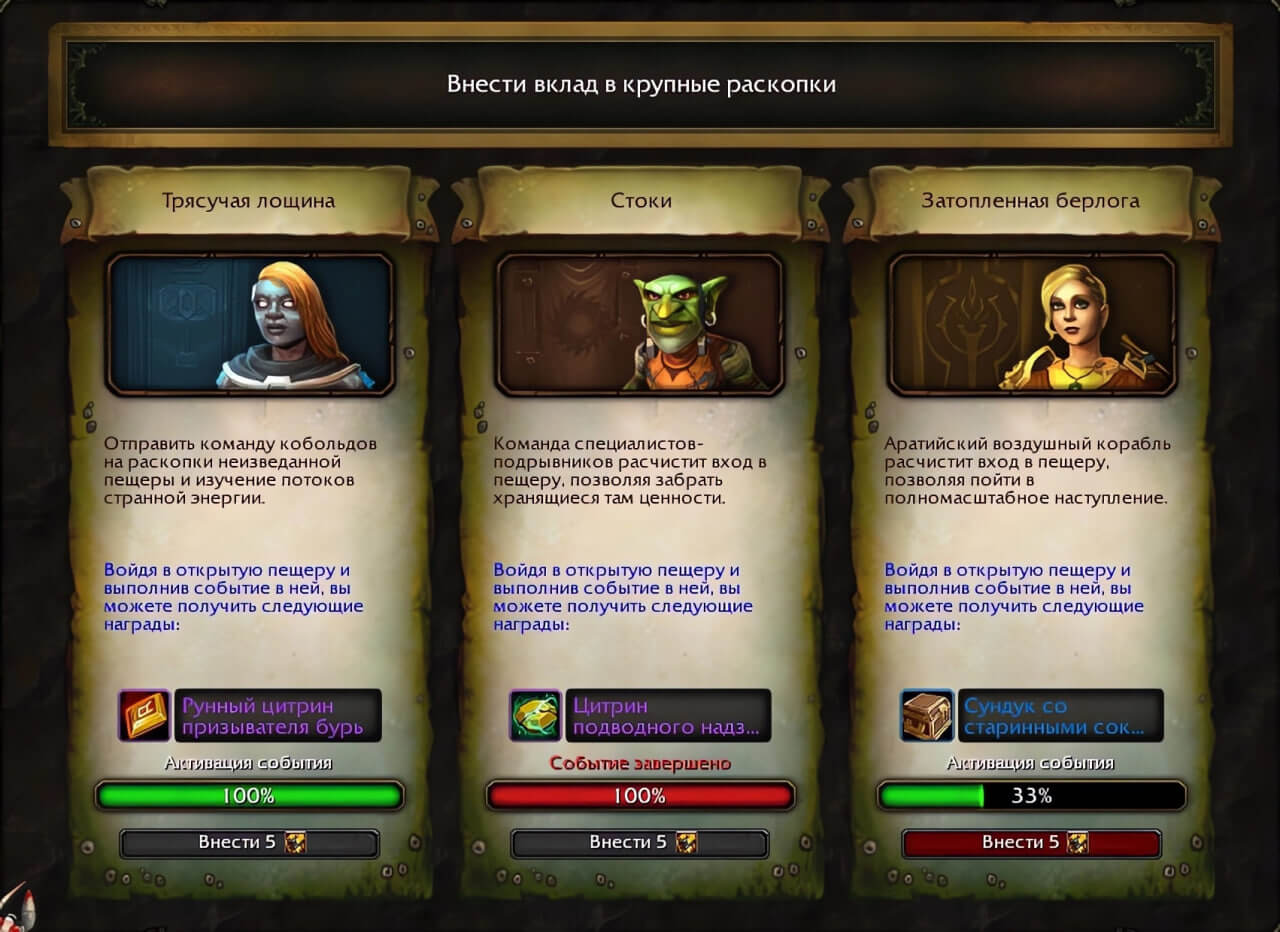Screen dimensions: 1280x932
Task: Contribute 5 to Трясучая лощина excavation
Action: click(249, 843)
